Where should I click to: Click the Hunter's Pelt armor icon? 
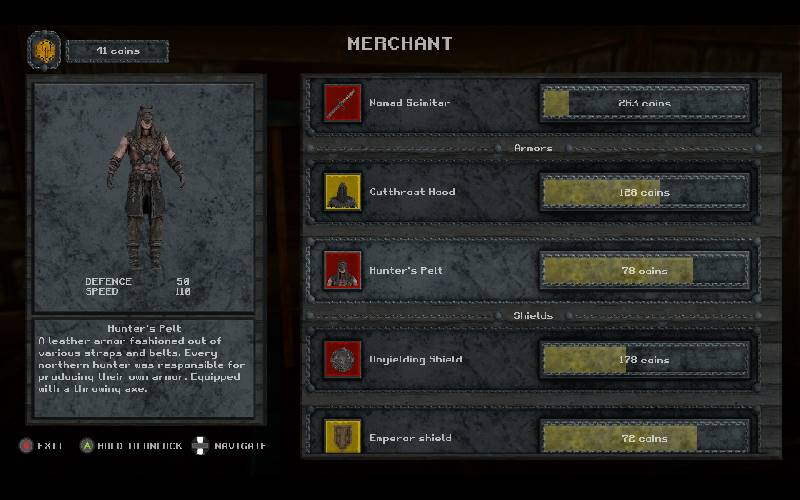coord(342,270)
